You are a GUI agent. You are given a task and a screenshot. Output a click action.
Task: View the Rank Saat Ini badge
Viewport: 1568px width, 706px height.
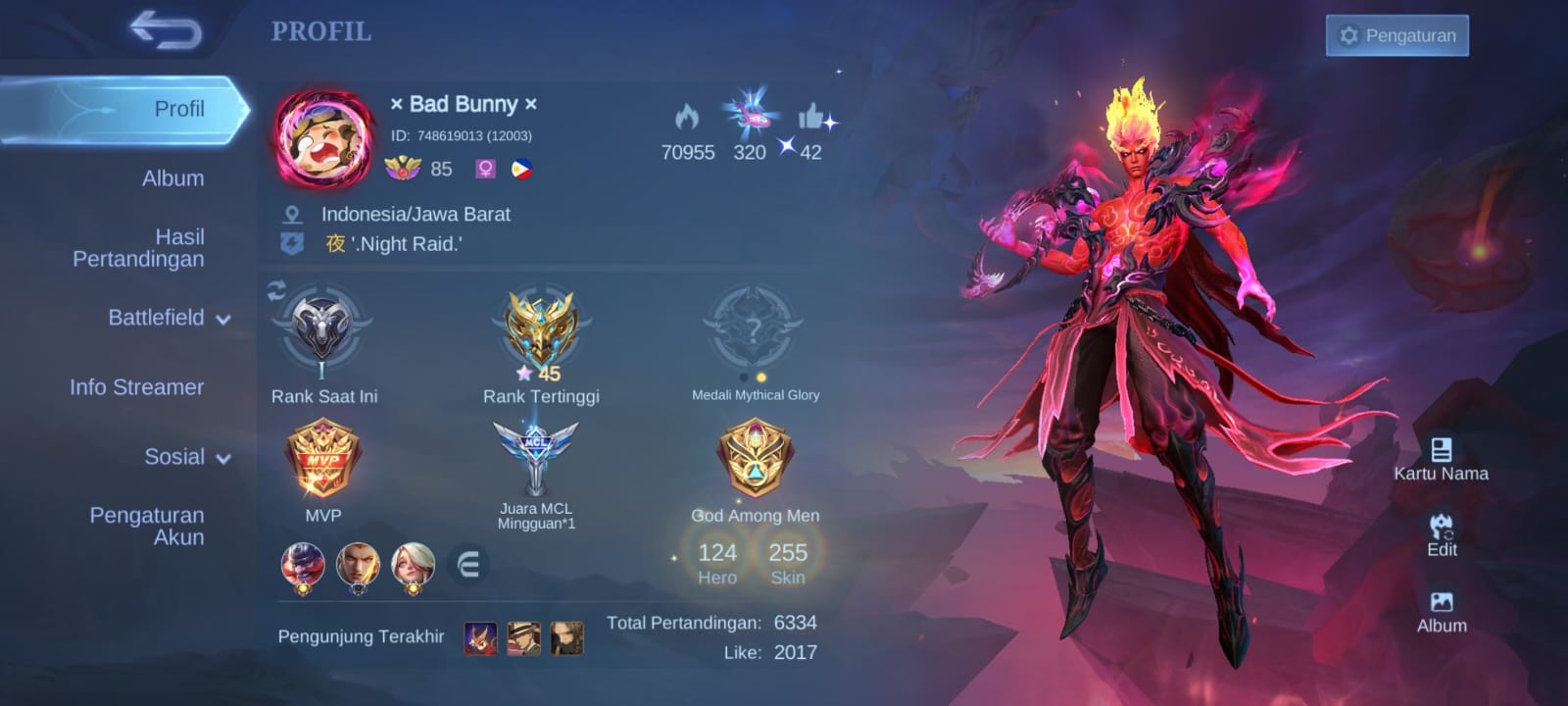(322, 333)
